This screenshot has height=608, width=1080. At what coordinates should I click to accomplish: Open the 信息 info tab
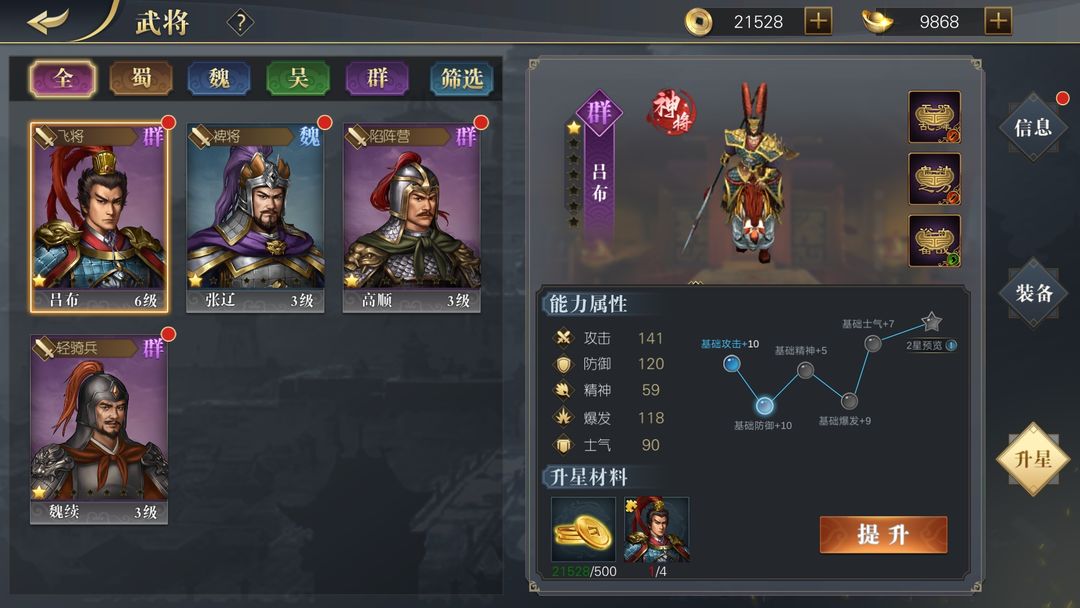point(1033,127)
